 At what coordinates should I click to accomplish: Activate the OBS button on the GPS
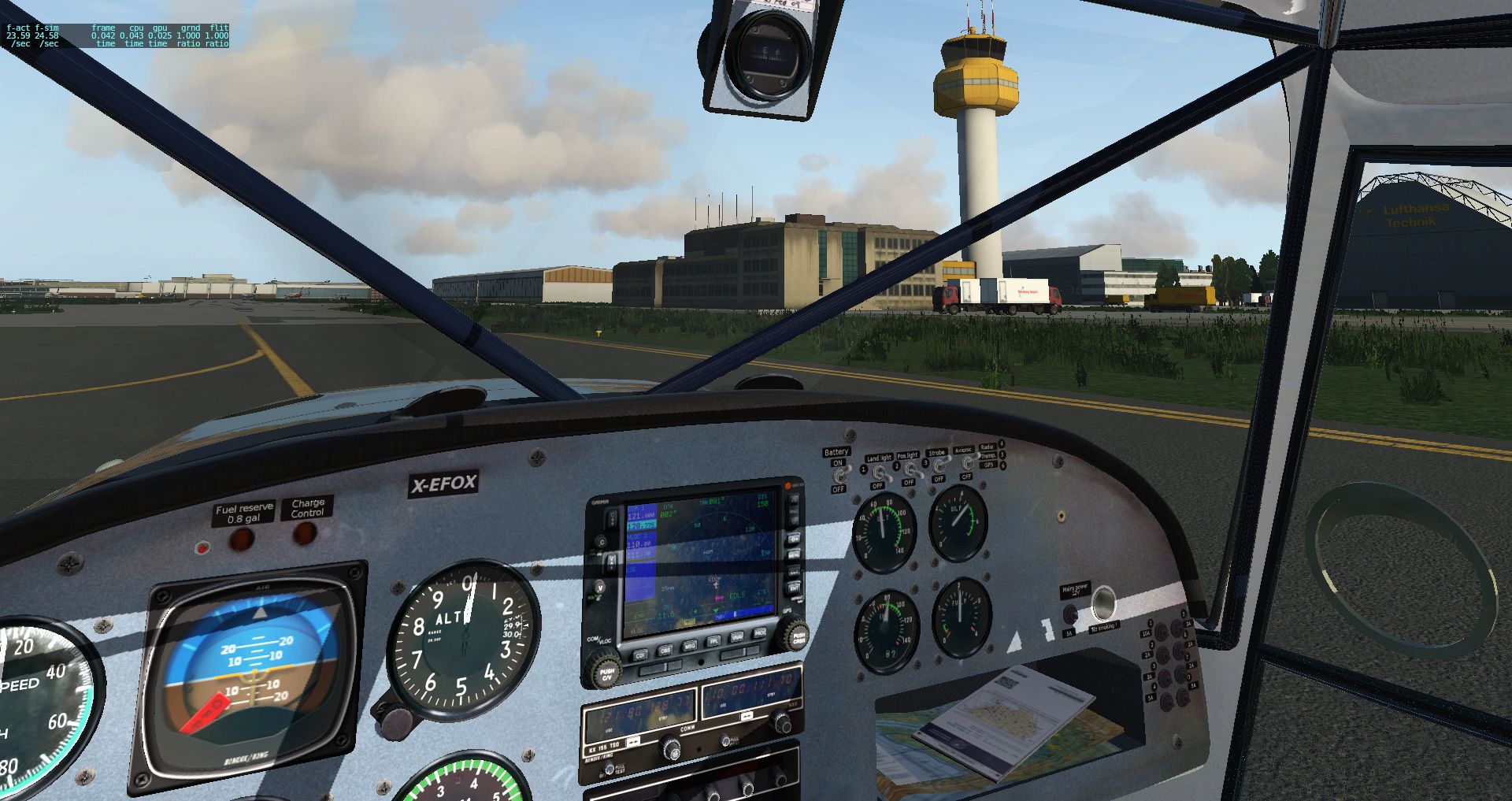[665, 650]
